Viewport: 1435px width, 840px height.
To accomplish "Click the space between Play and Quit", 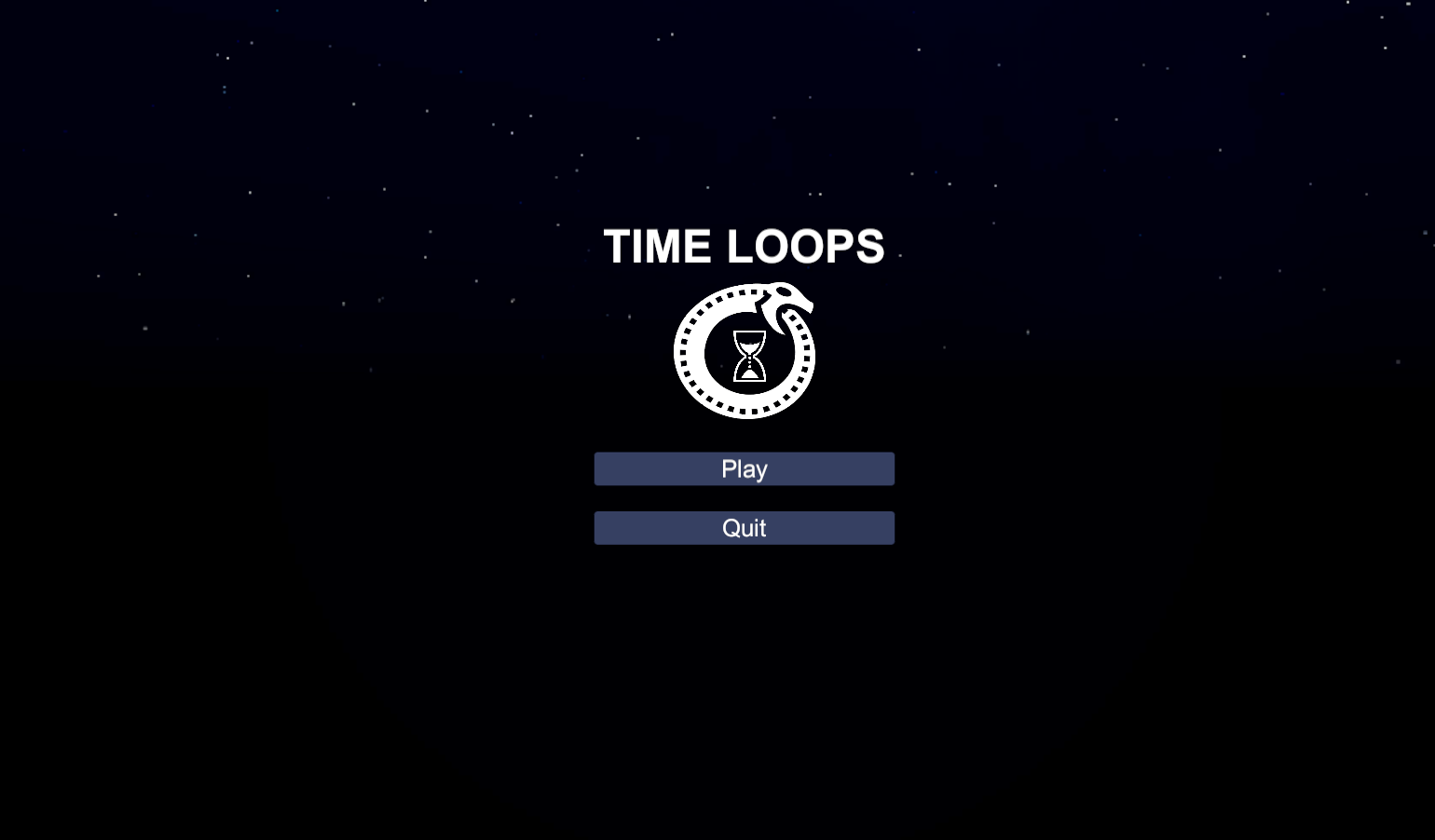I will tap(744, 498).
